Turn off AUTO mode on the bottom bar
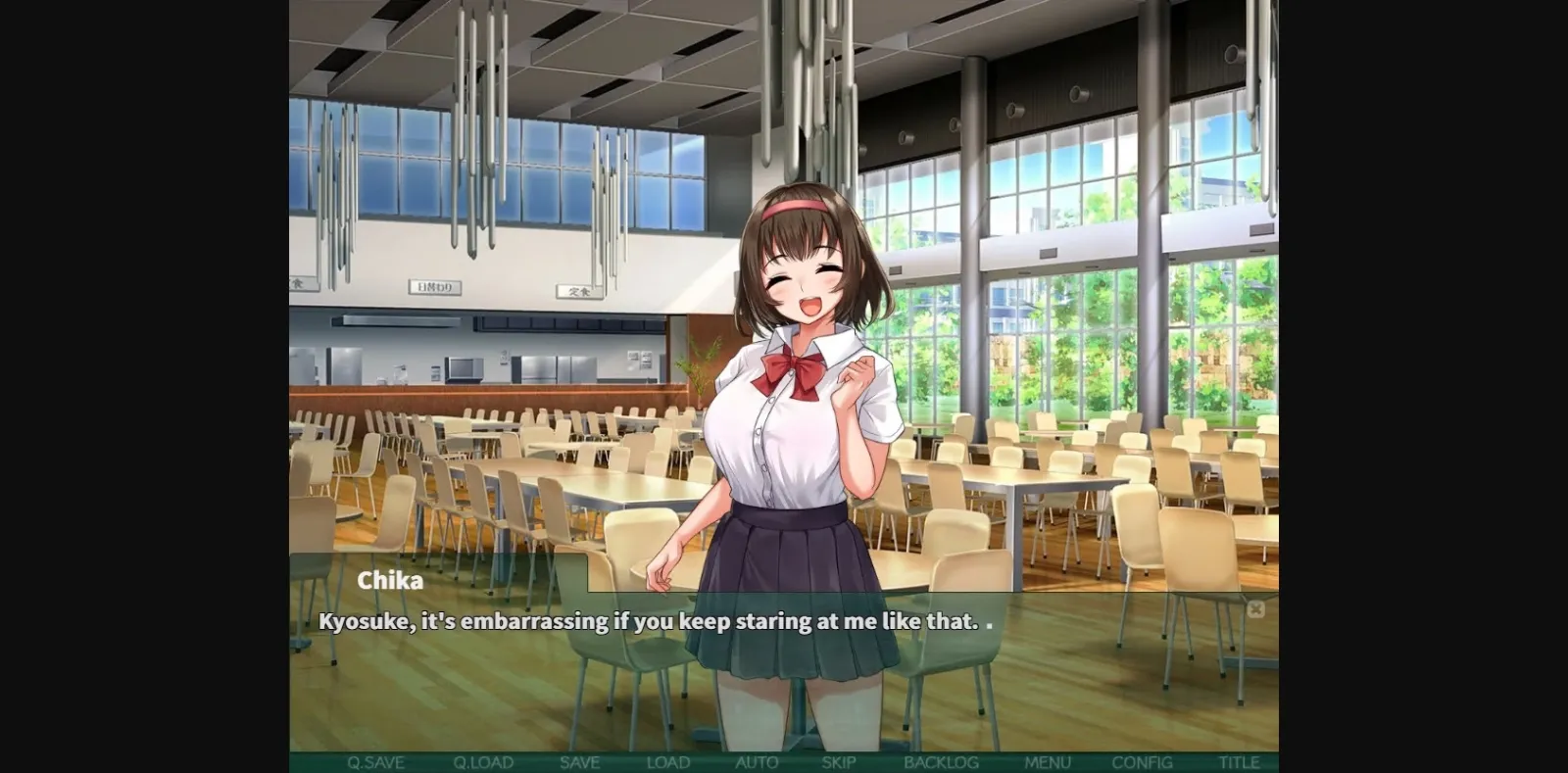1568x773 pixels. coord(757,761)
